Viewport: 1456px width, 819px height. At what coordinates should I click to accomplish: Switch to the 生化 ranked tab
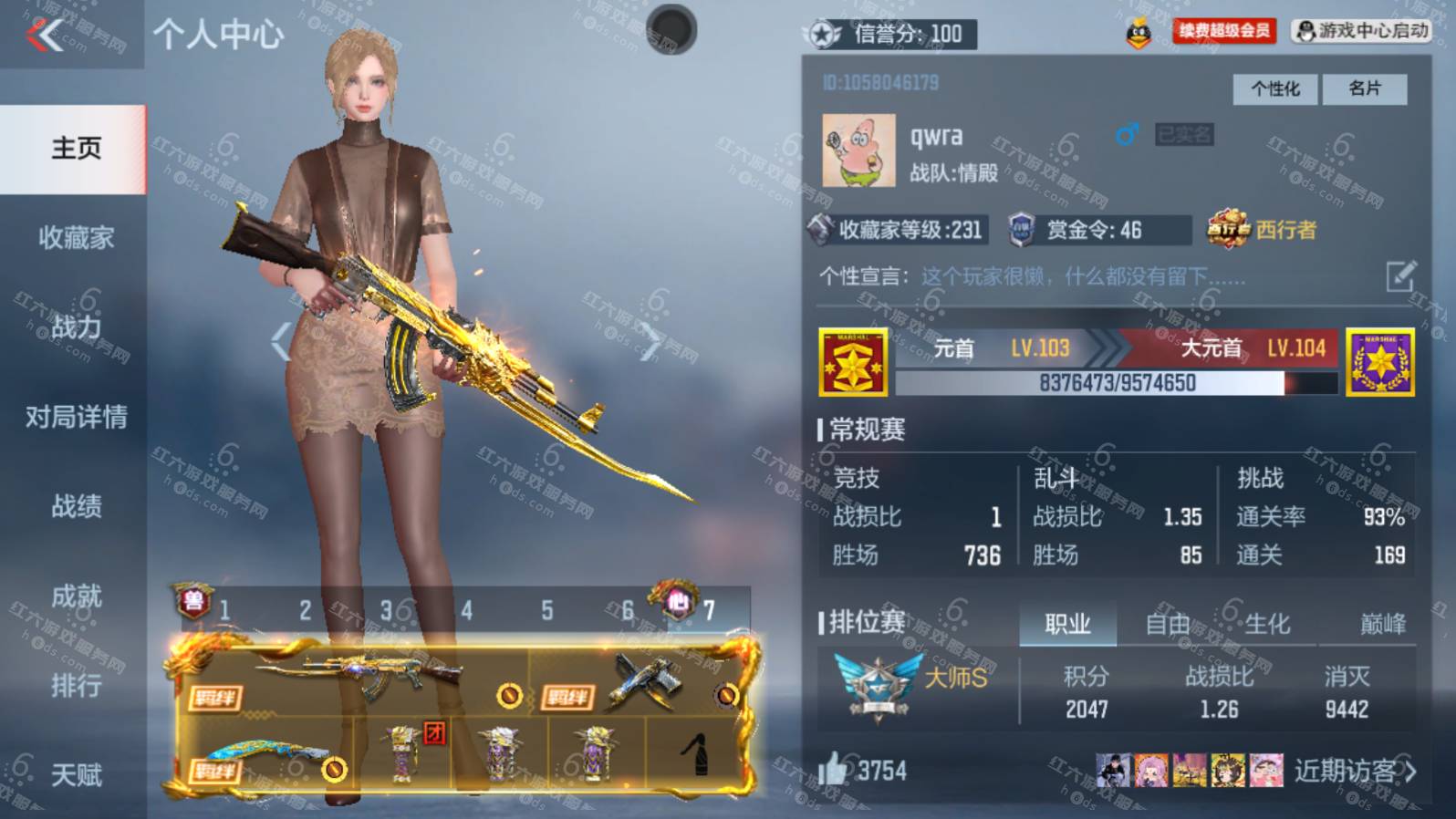click(1267, 624)
